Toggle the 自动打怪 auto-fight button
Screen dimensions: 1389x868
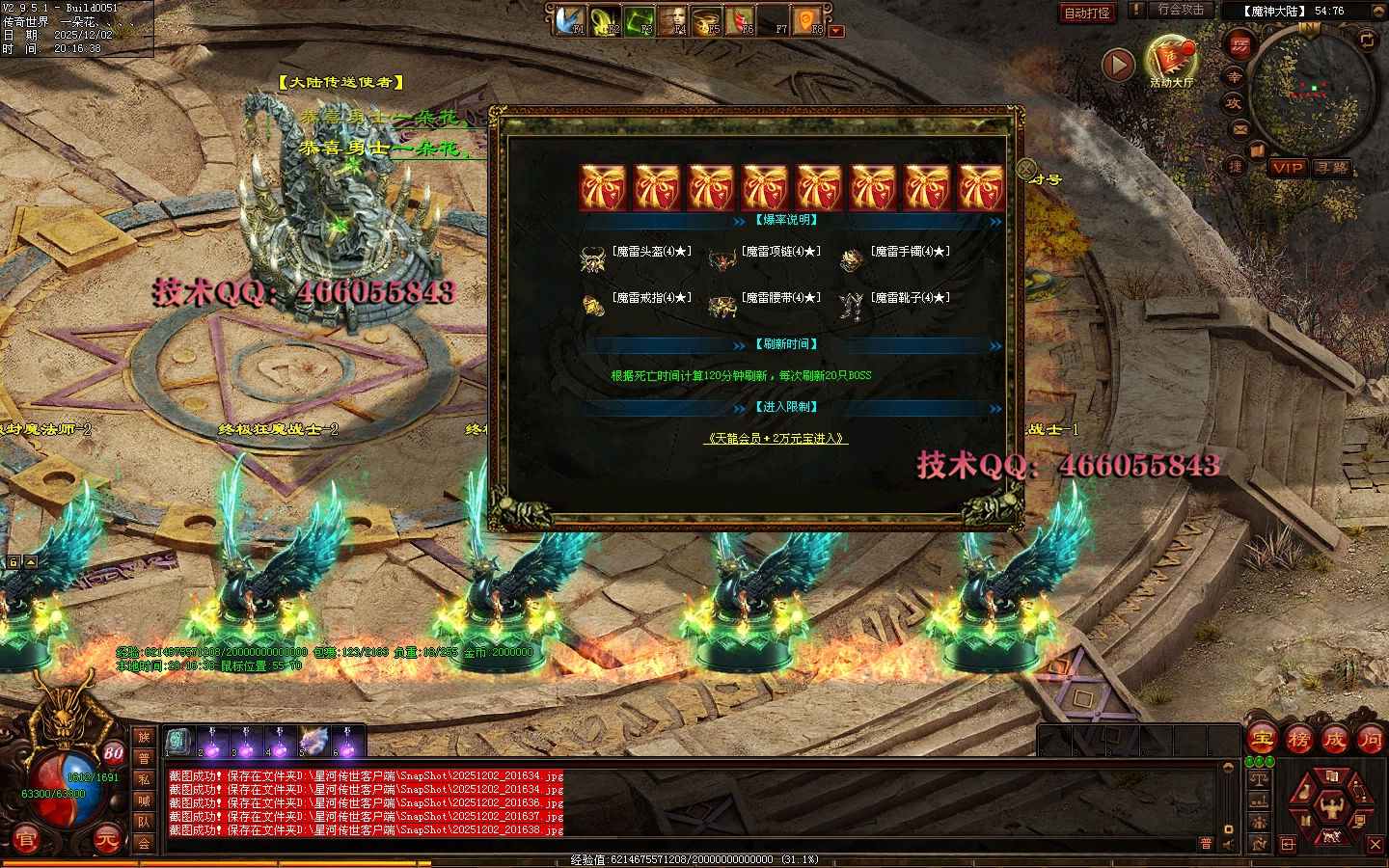[1087, 13]
